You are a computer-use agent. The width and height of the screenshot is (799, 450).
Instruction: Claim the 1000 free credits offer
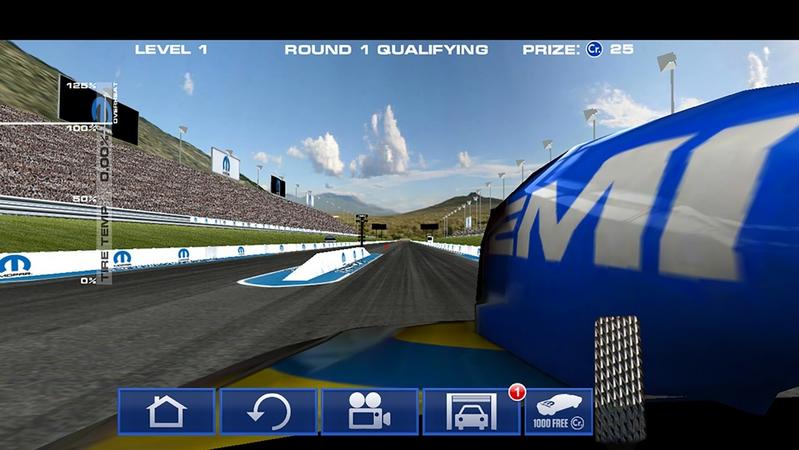pyautogui.click(x=559, y=411)
